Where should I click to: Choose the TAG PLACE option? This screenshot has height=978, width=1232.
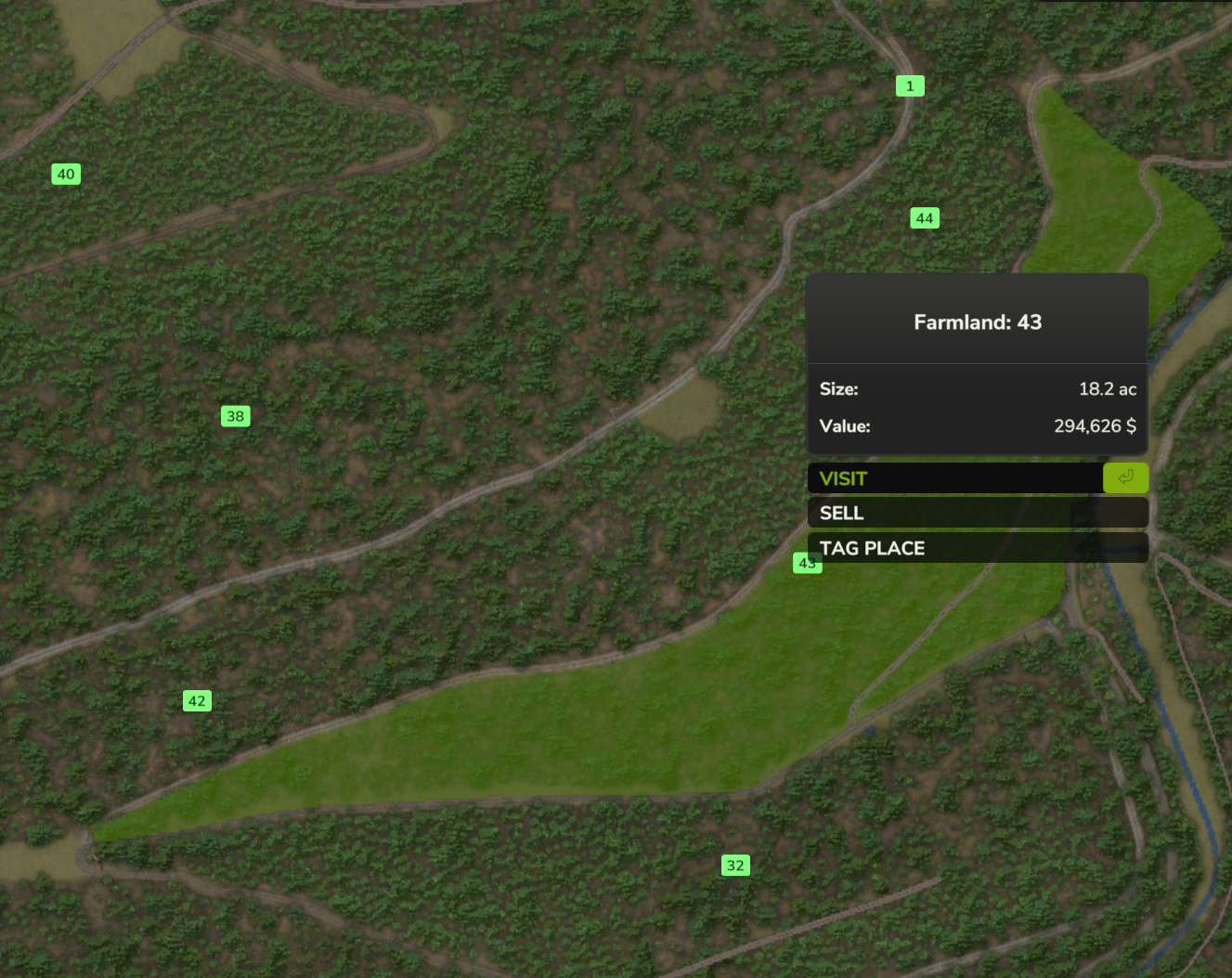coord(977,548)
